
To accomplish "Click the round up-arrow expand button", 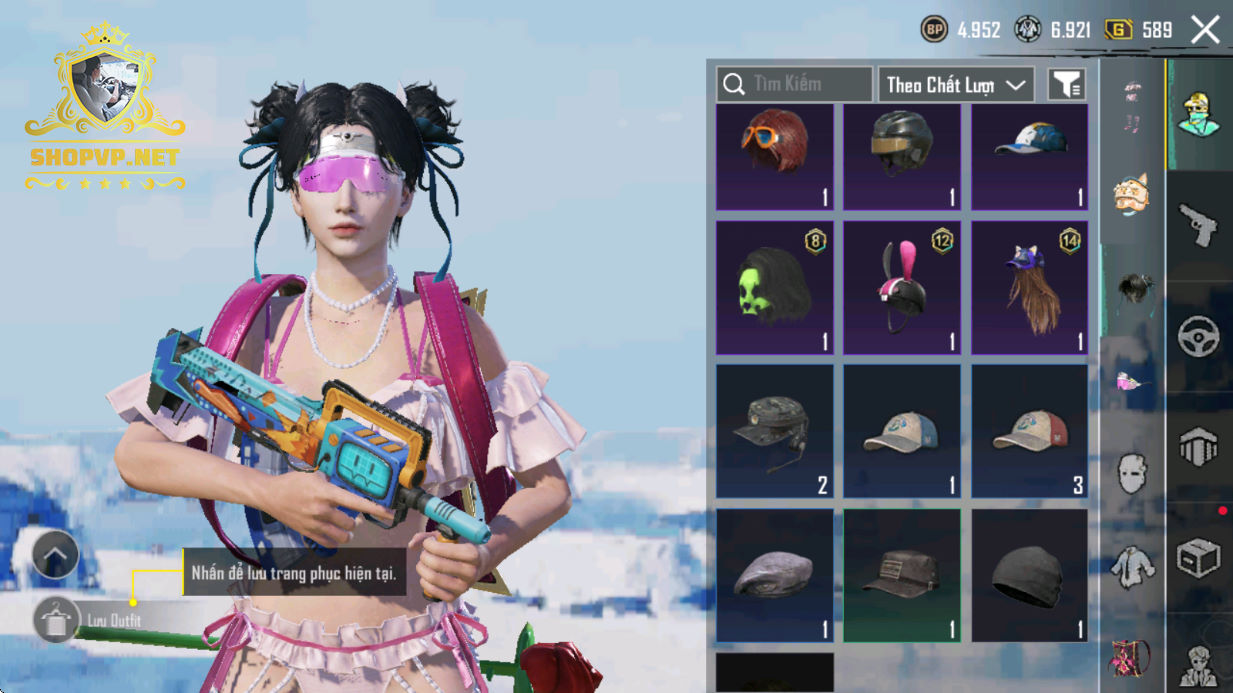I will (55, 555).
